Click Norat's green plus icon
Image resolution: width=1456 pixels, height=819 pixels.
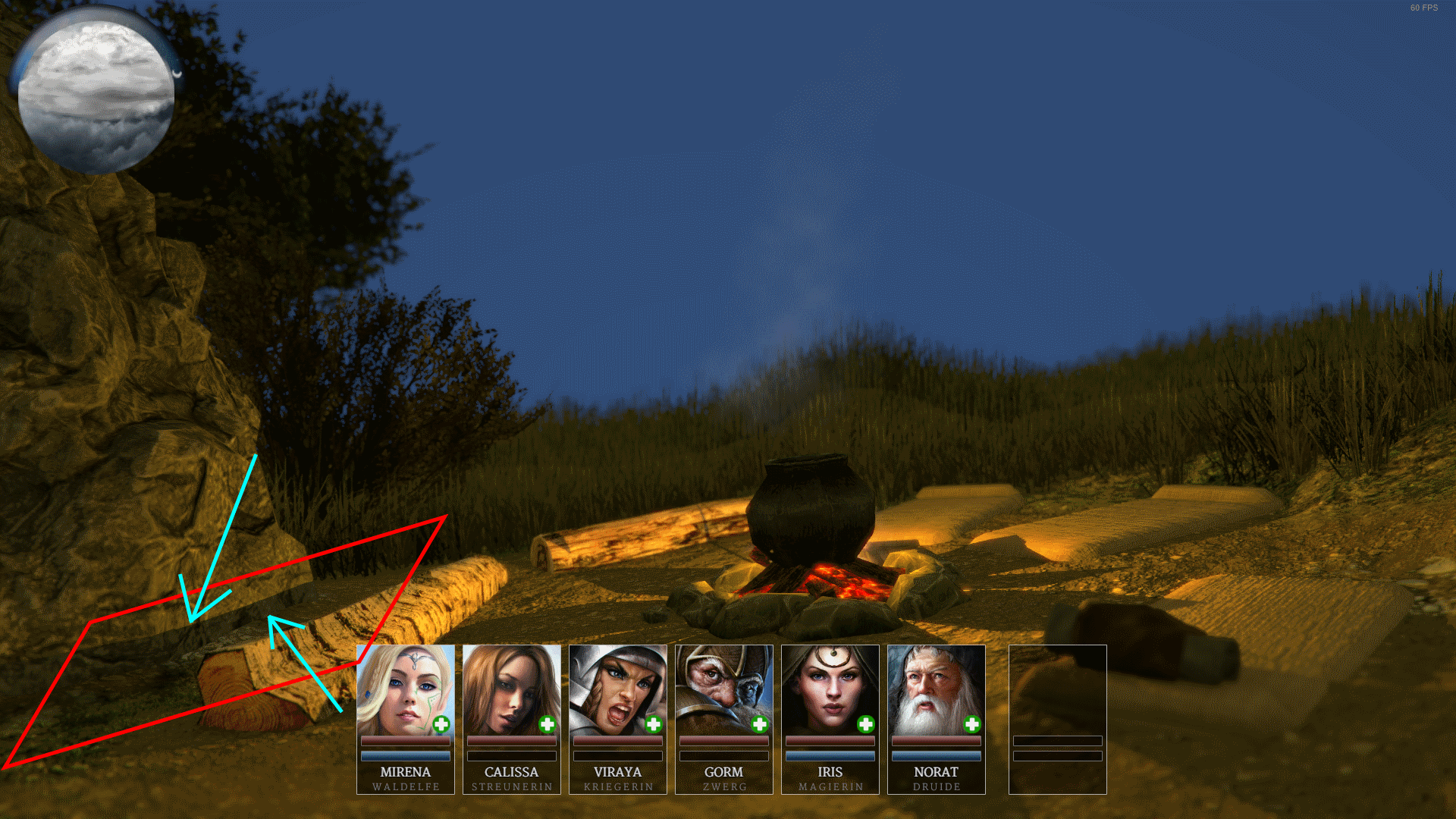[x=972, y=724]
